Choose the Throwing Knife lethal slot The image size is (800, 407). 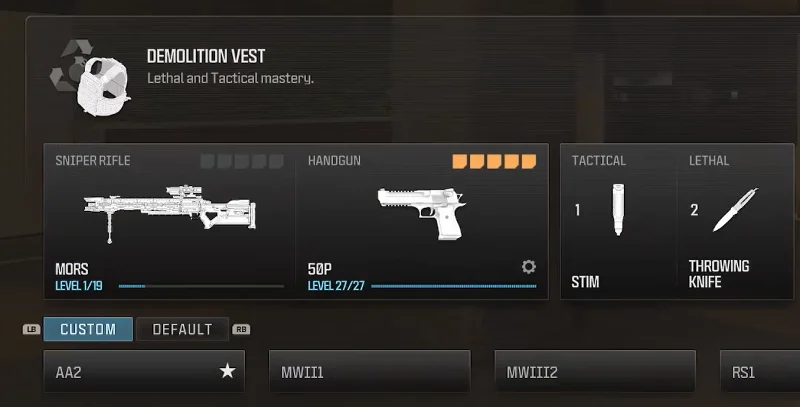[x=733, y=221]
